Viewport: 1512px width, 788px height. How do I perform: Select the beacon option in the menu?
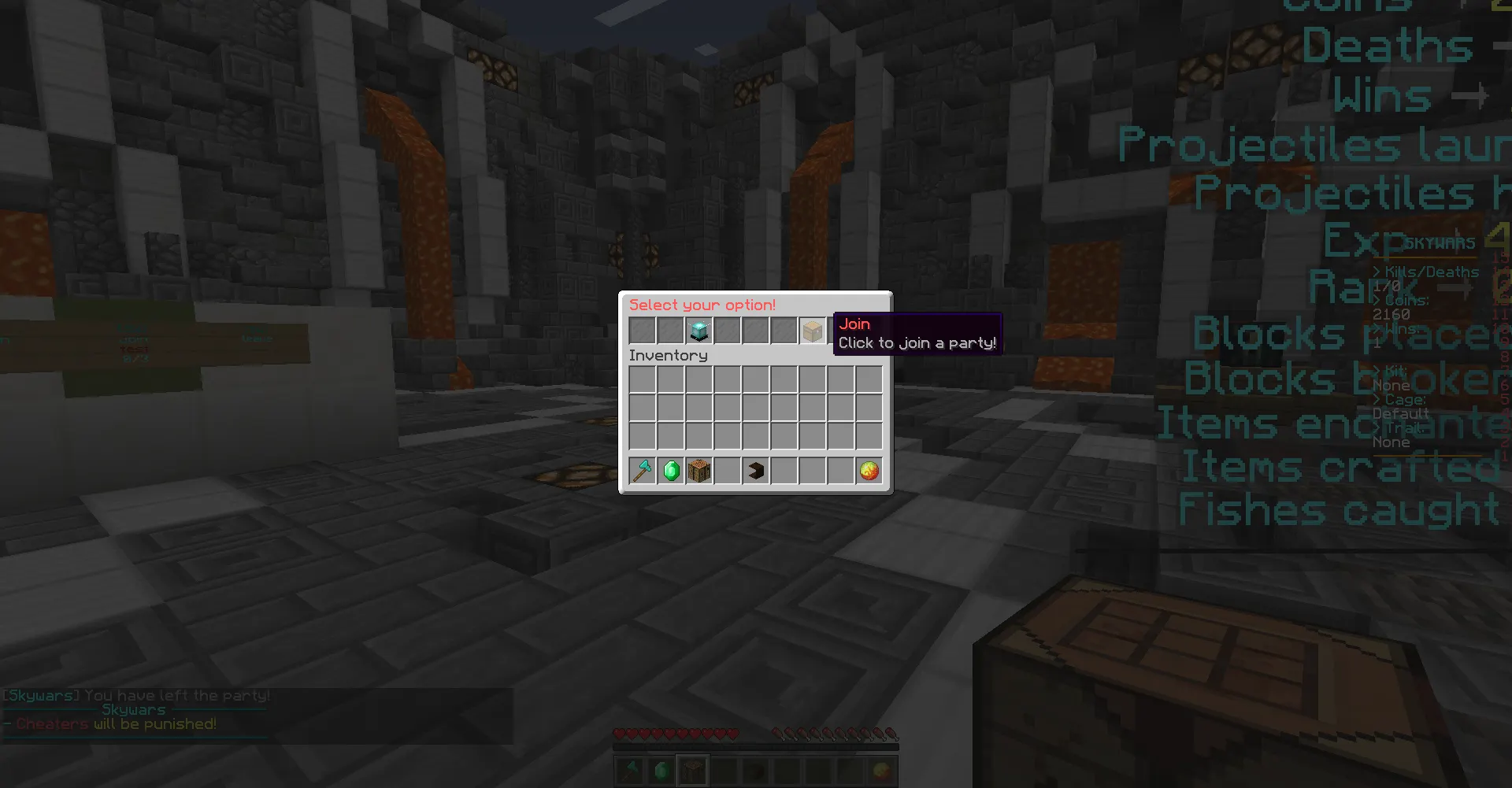(699, 330)
